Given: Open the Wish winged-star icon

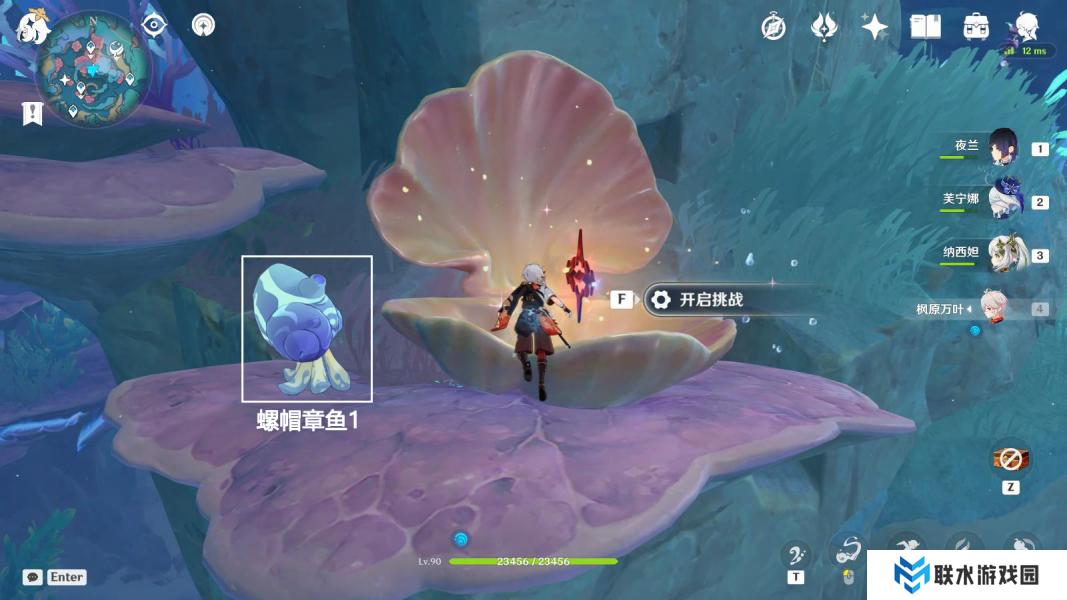Looking at the screenshot, I should [x=823, y=27].
